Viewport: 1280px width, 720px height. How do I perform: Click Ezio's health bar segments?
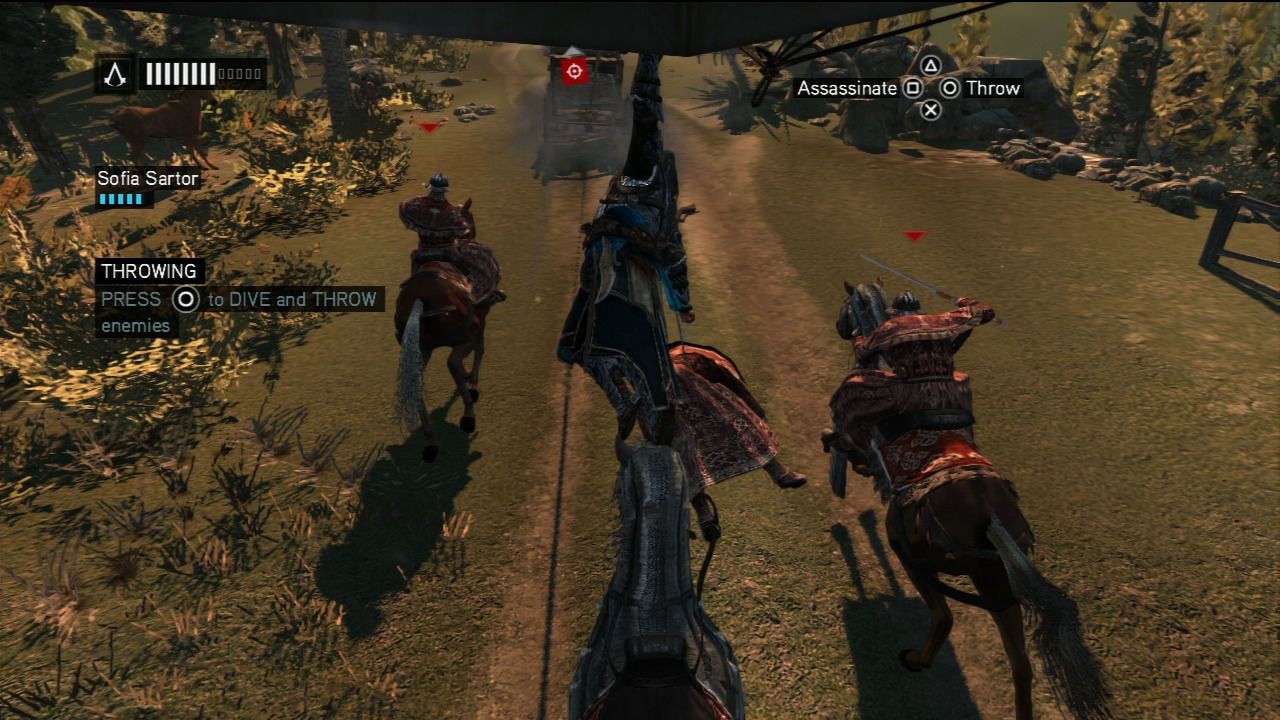coord(180,73)
